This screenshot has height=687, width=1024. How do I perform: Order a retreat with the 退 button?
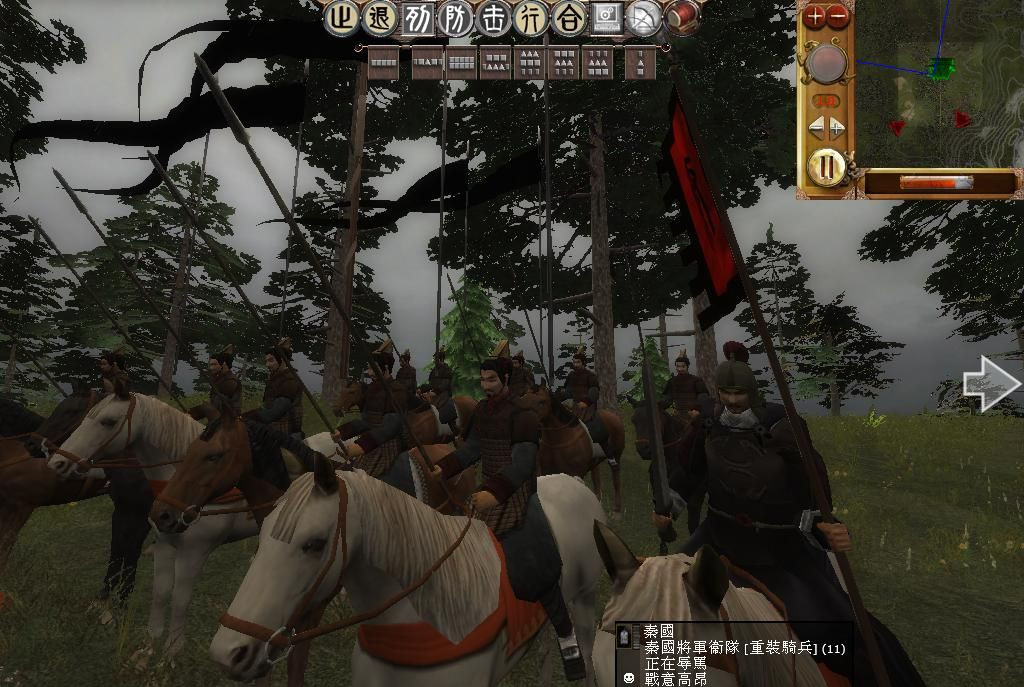click(x=381, y=17)
